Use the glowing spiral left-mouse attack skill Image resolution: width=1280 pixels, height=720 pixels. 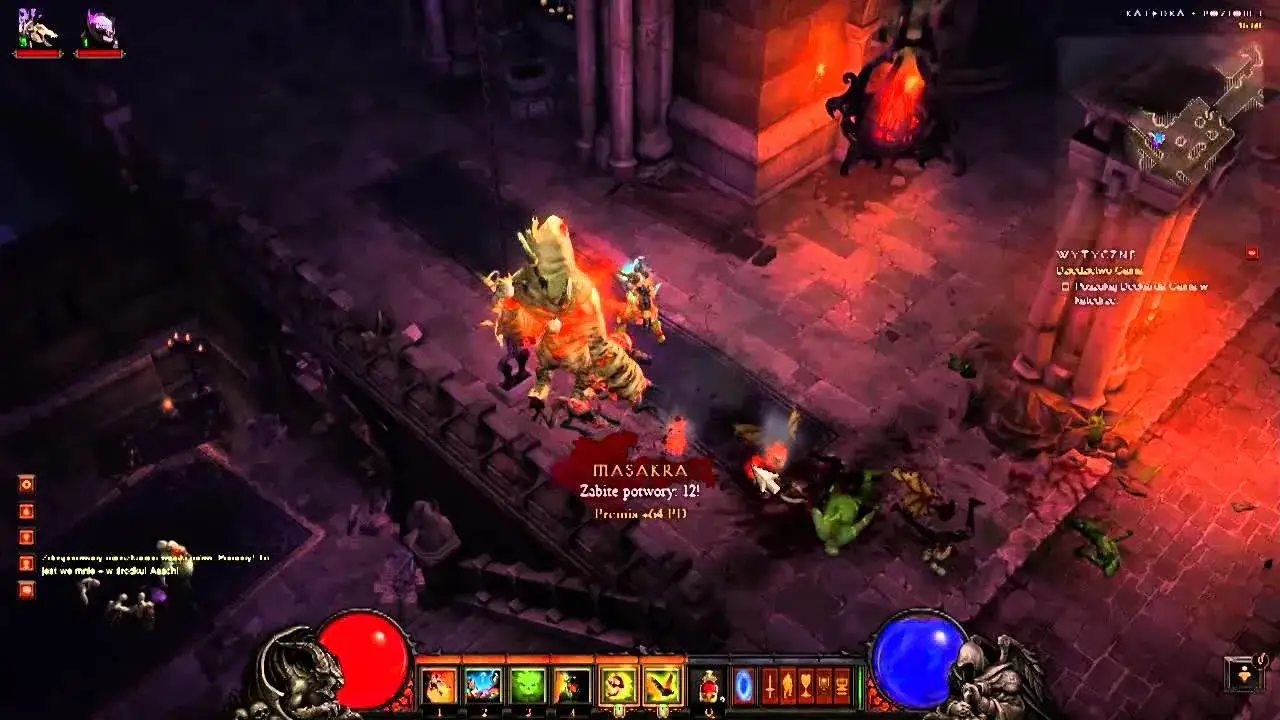point(617,687)
